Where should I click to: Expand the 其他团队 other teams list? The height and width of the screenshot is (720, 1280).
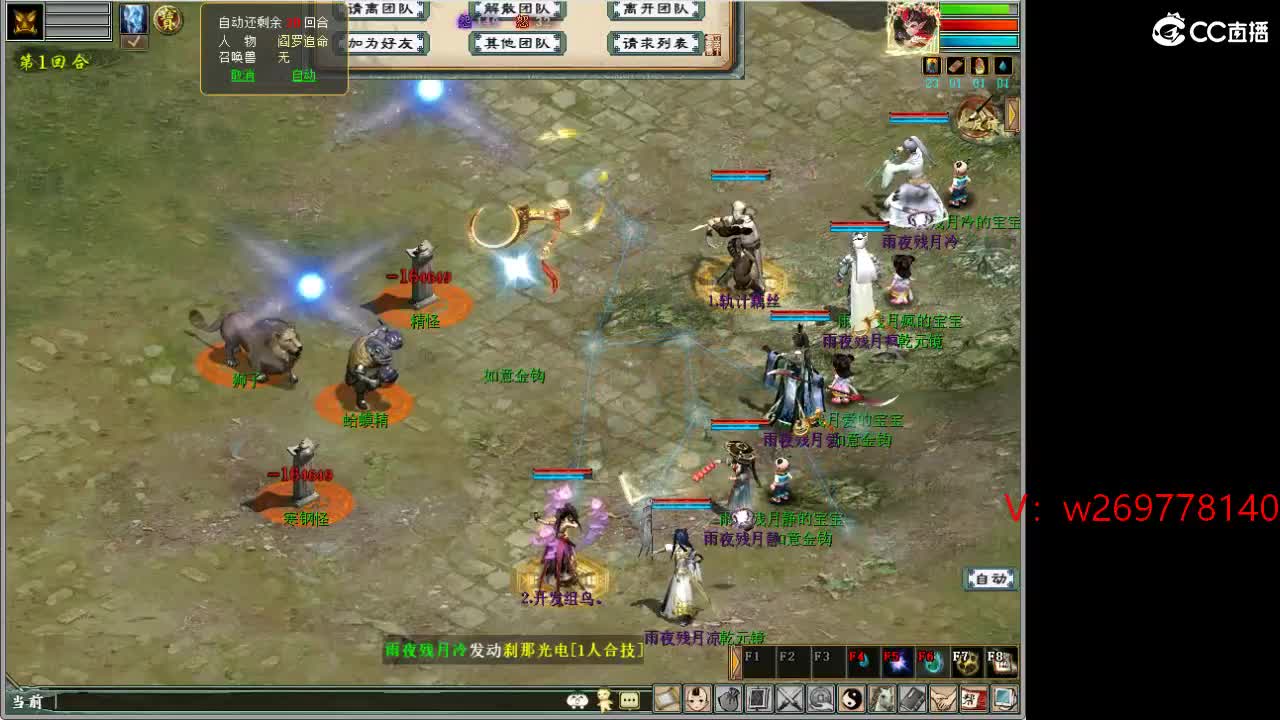515,44
